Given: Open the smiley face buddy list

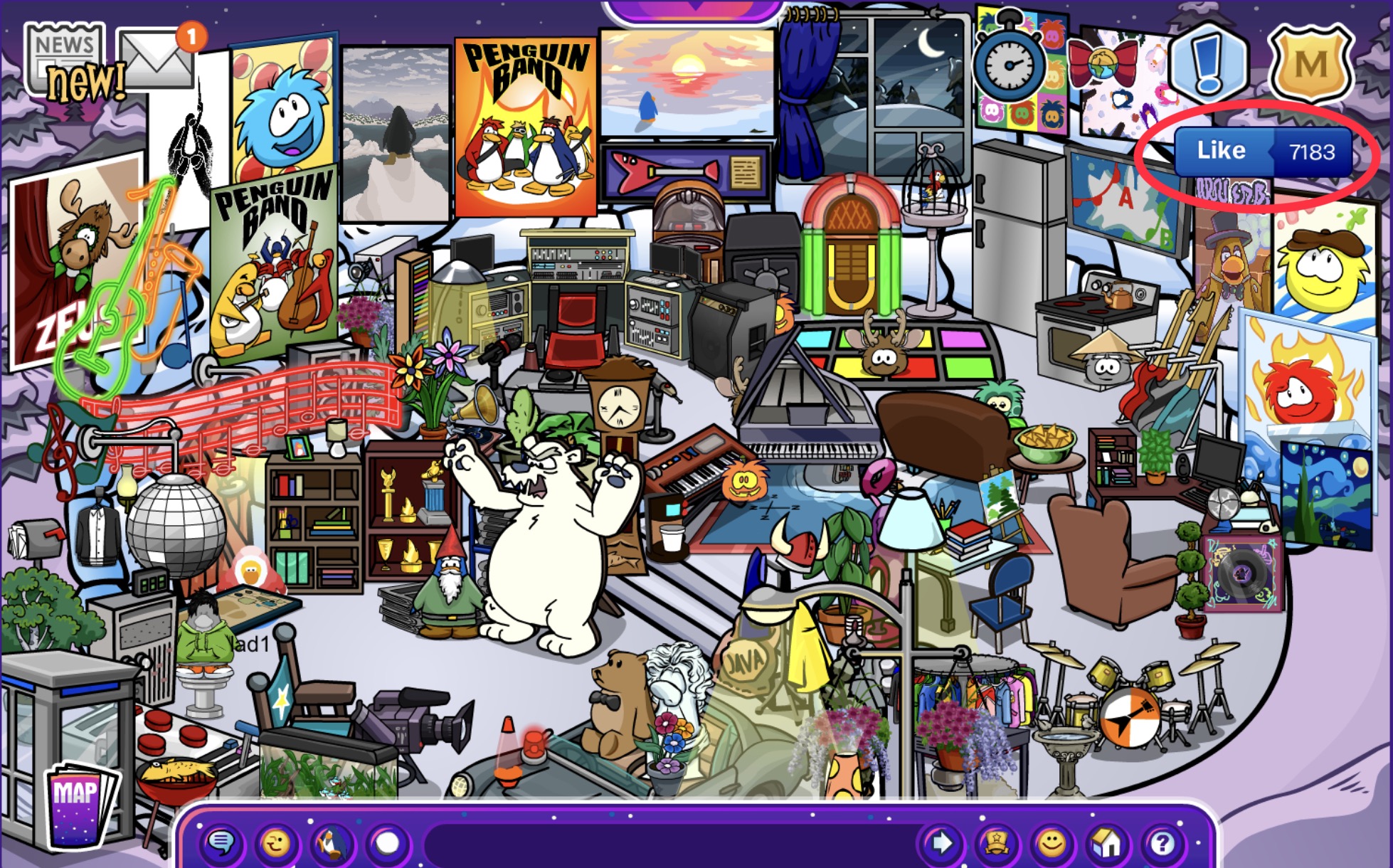Looking at the screenshot, I should point(1052,844).
